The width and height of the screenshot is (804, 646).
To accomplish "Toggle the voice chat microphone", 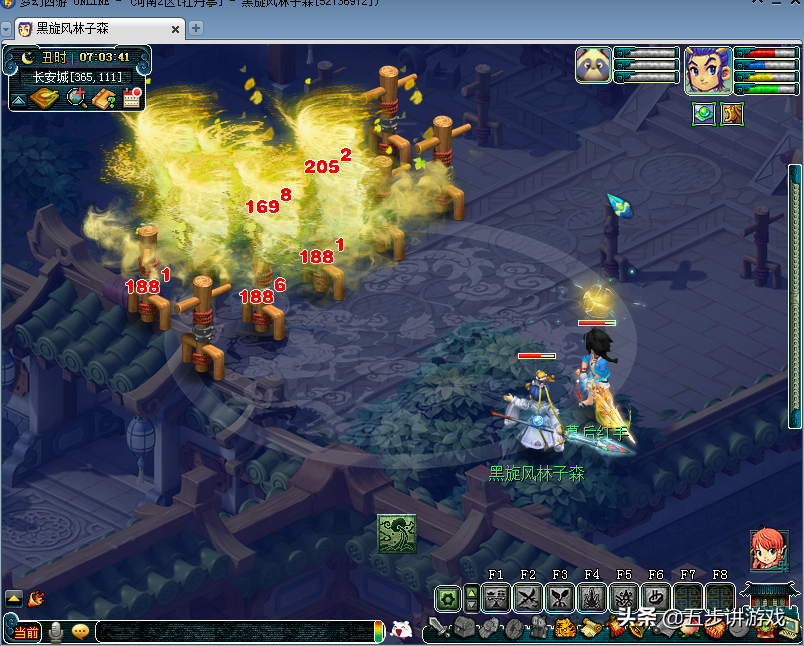I will pos(57,632).
